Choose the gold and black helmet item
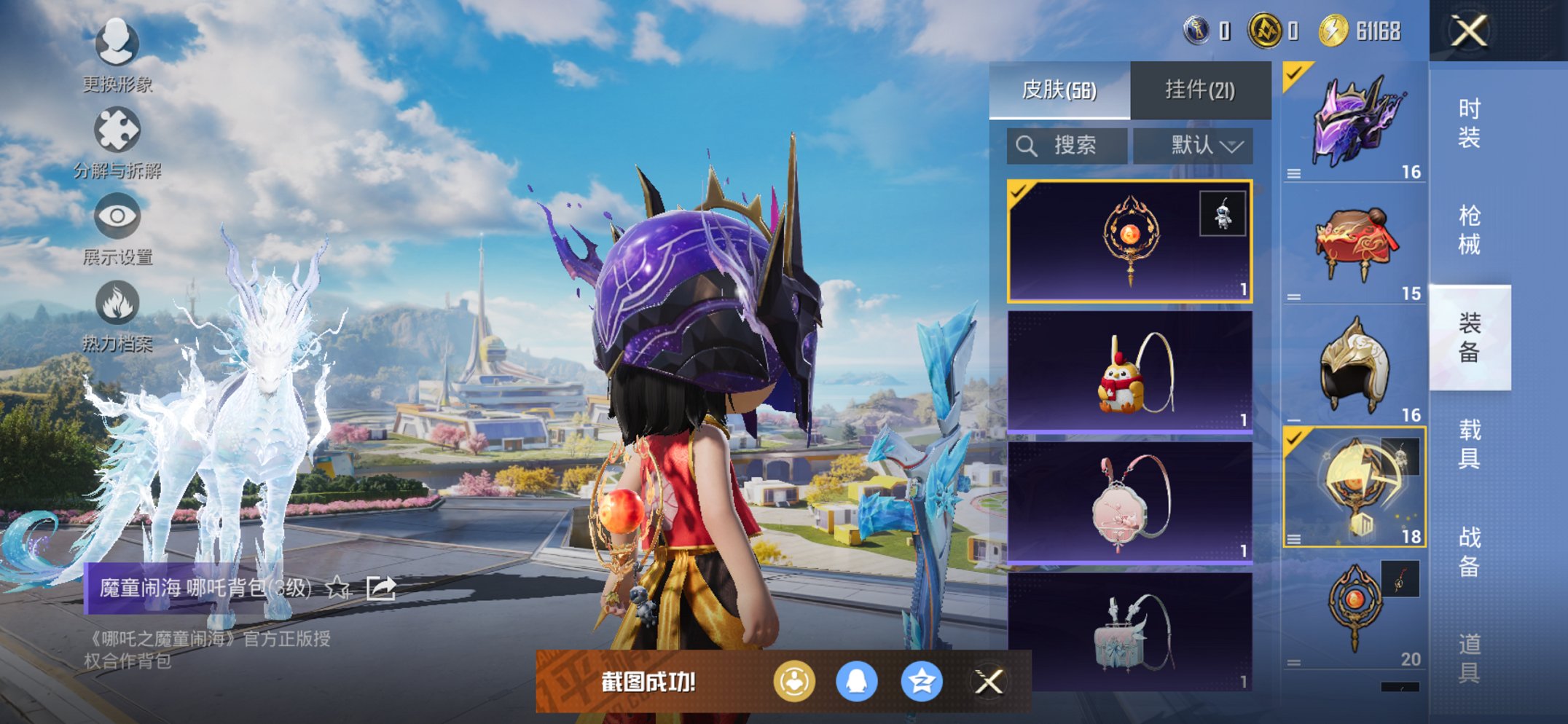Viewport: 1568px width, 724px height. 1354,366
